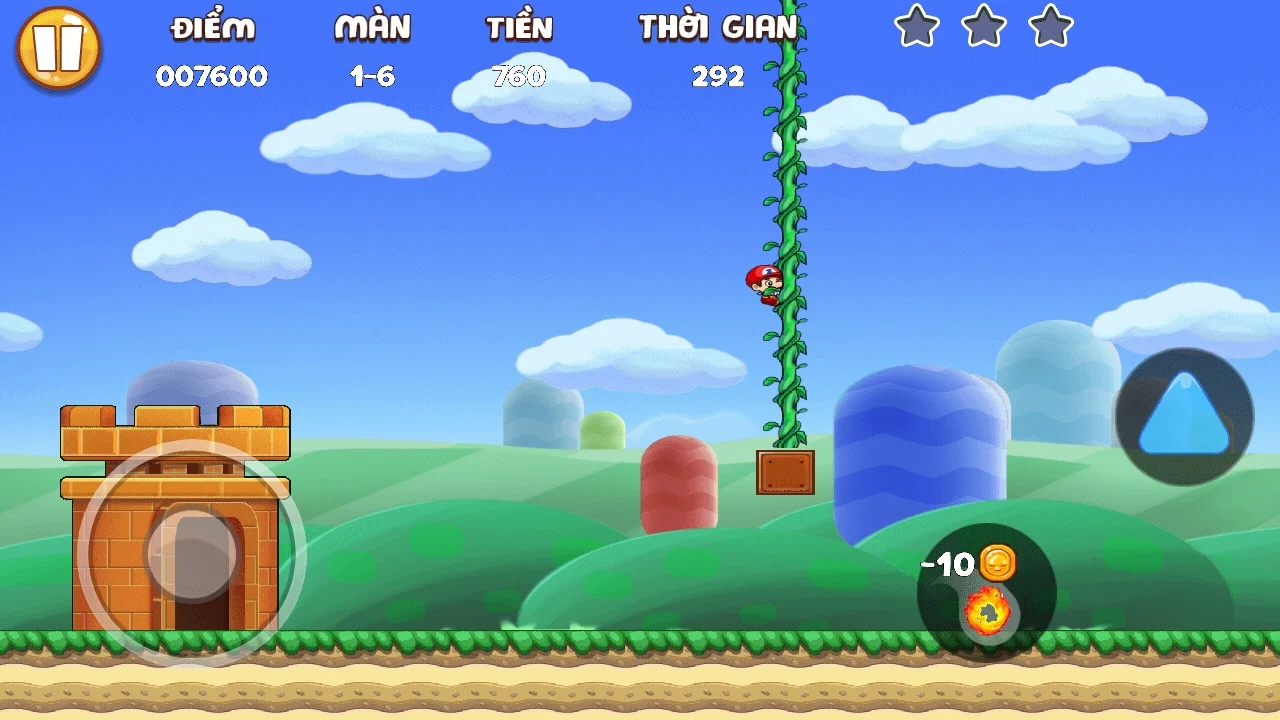Tap the ĐIỂM score label
This screenshot has height=720, width=1280.
pos(213,28)
